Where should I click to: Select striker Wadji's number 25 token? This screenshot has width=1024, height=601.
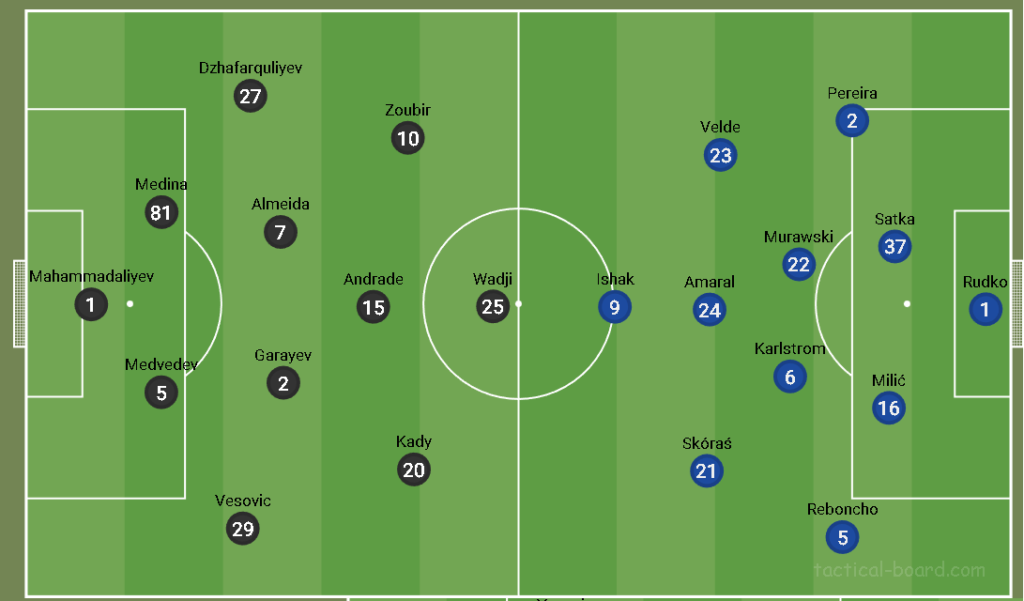pyautogui.click(x=492, y=307)
